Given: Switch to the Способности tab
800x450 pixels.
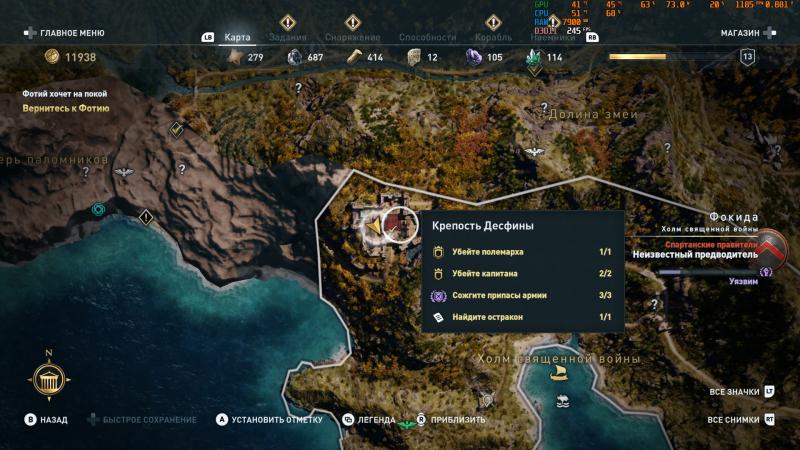Looking at the screenshot, I should click(x=427, y=37).
